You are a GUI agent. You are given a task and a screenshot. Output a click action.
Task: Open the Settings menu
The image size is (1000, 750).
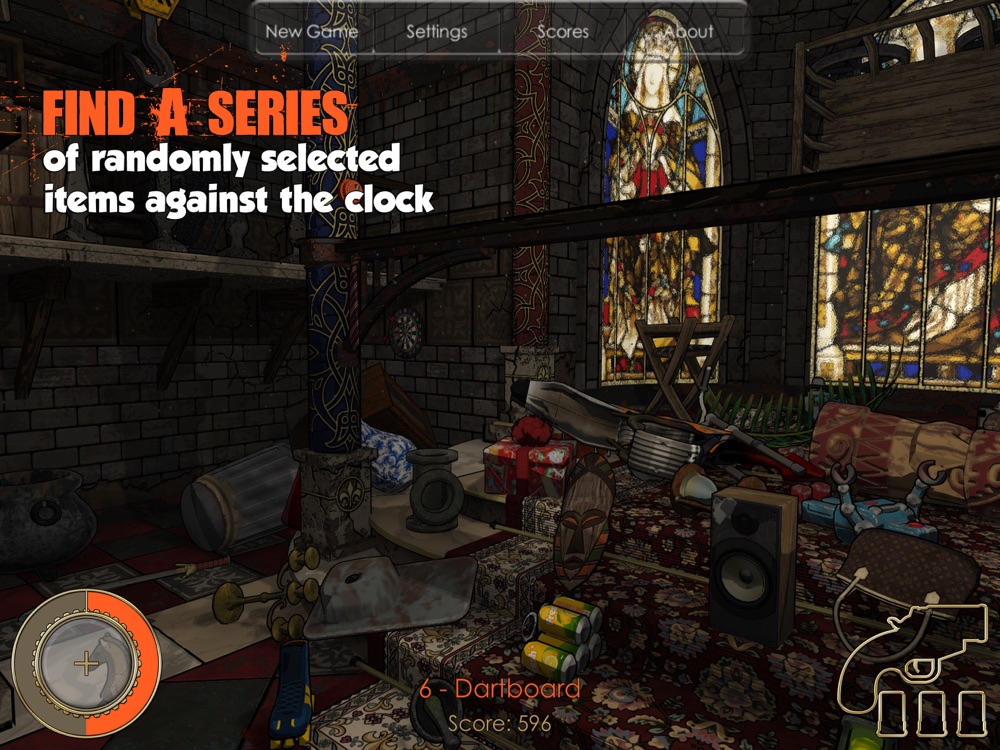436,31
